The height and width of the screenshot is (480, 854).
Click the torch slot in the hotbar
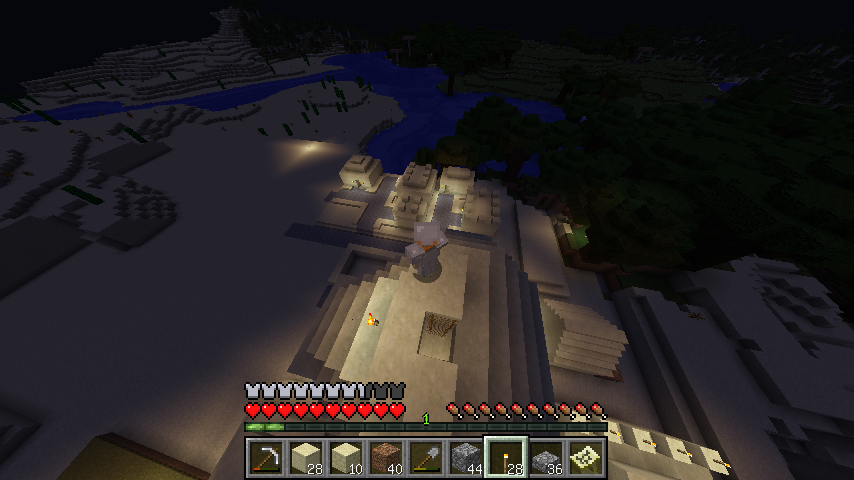505,458
